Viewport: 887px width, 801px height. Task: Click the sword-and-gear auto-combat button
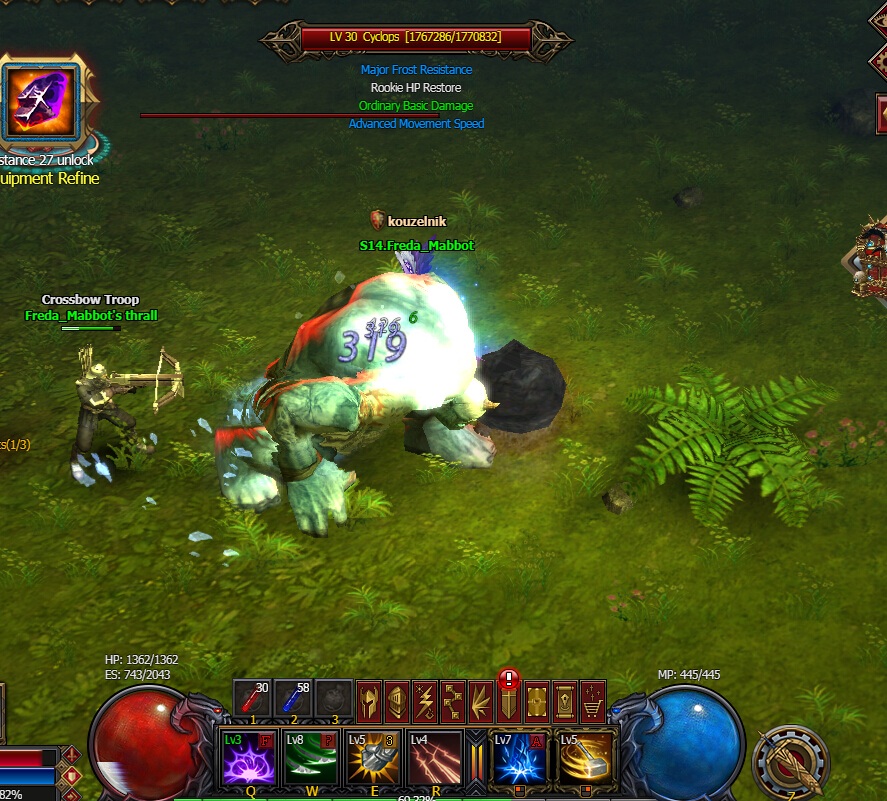791,762
